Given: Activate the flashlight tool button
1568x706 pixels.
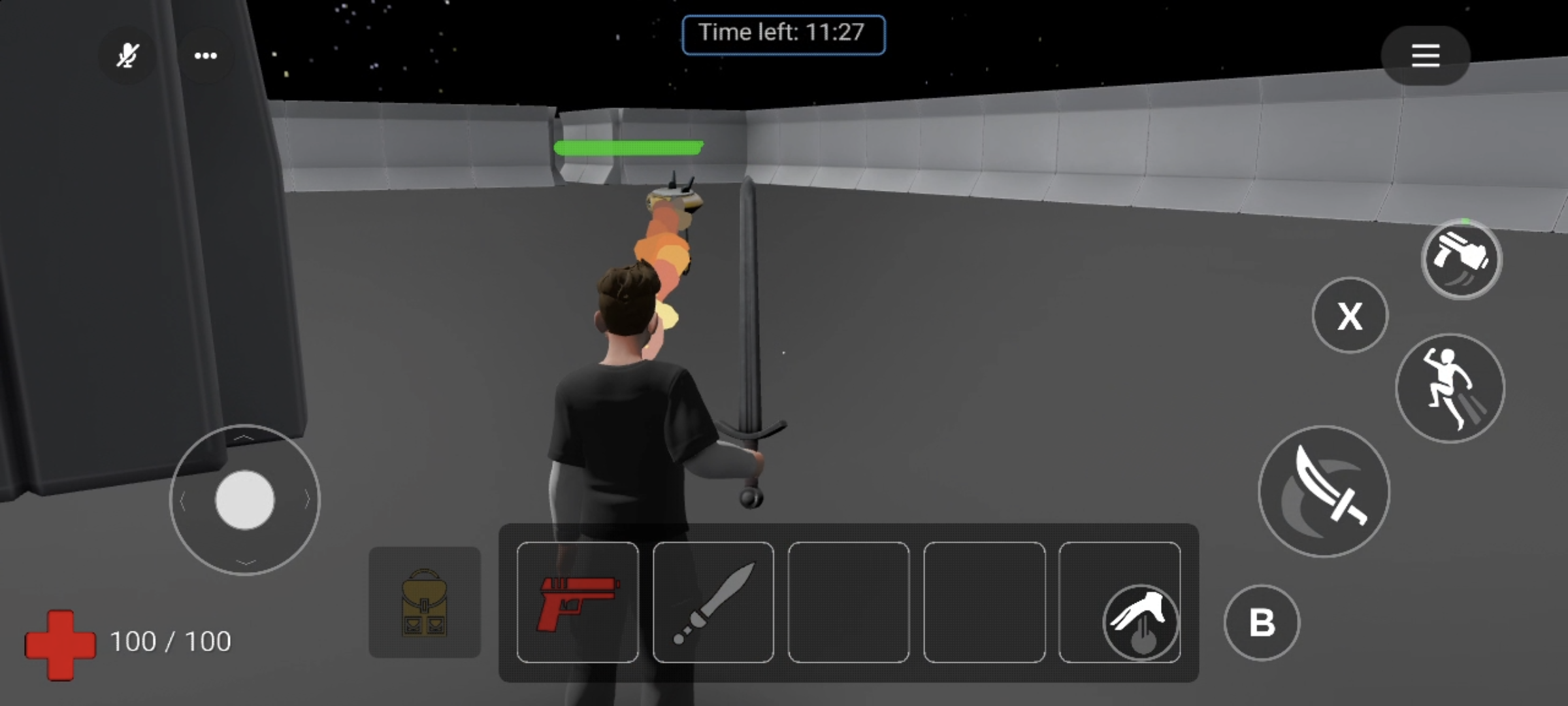Looking at the screenshot, I should [x=1462, y=260].
